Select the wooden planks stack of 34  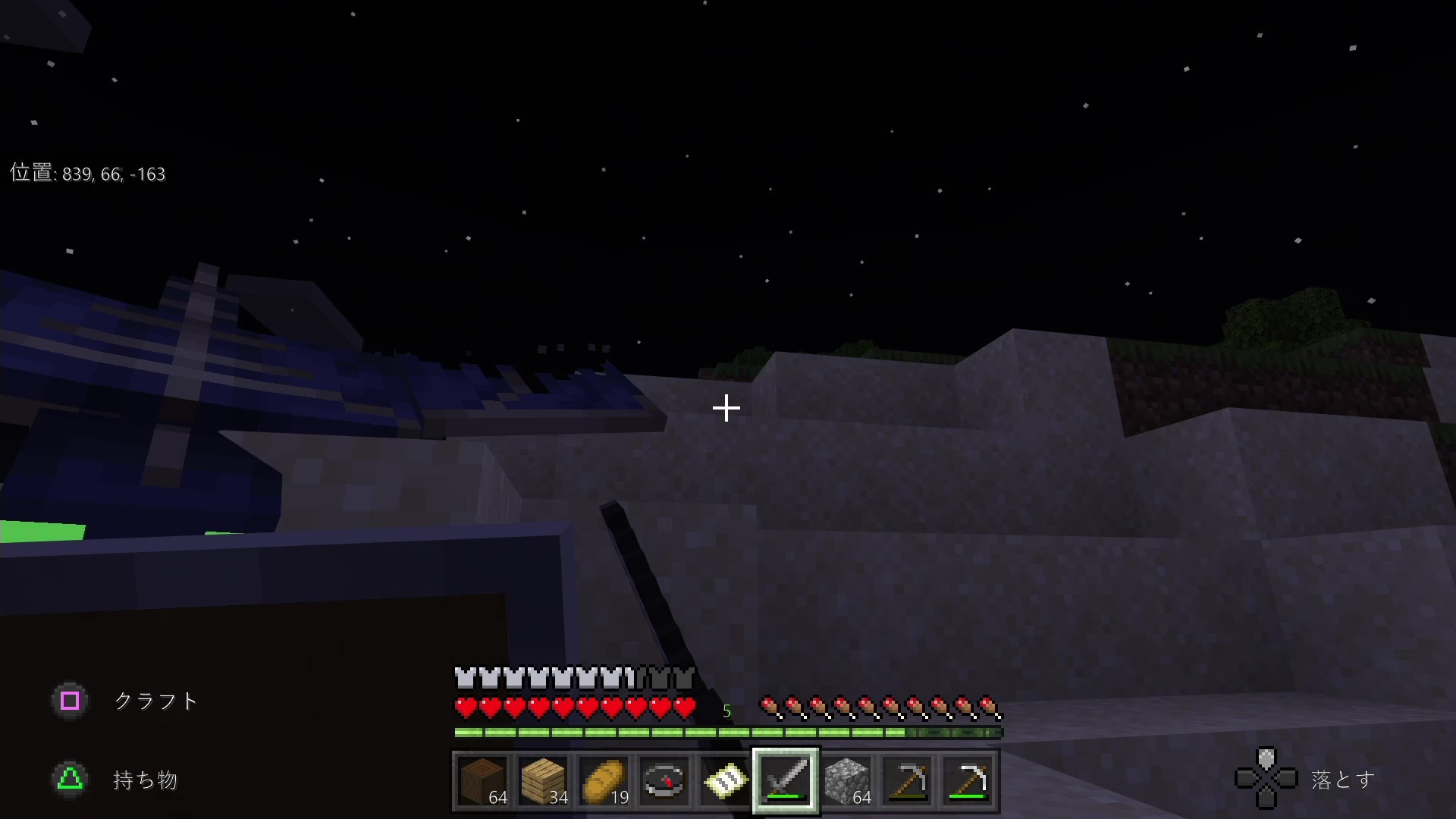pos(544,780)
